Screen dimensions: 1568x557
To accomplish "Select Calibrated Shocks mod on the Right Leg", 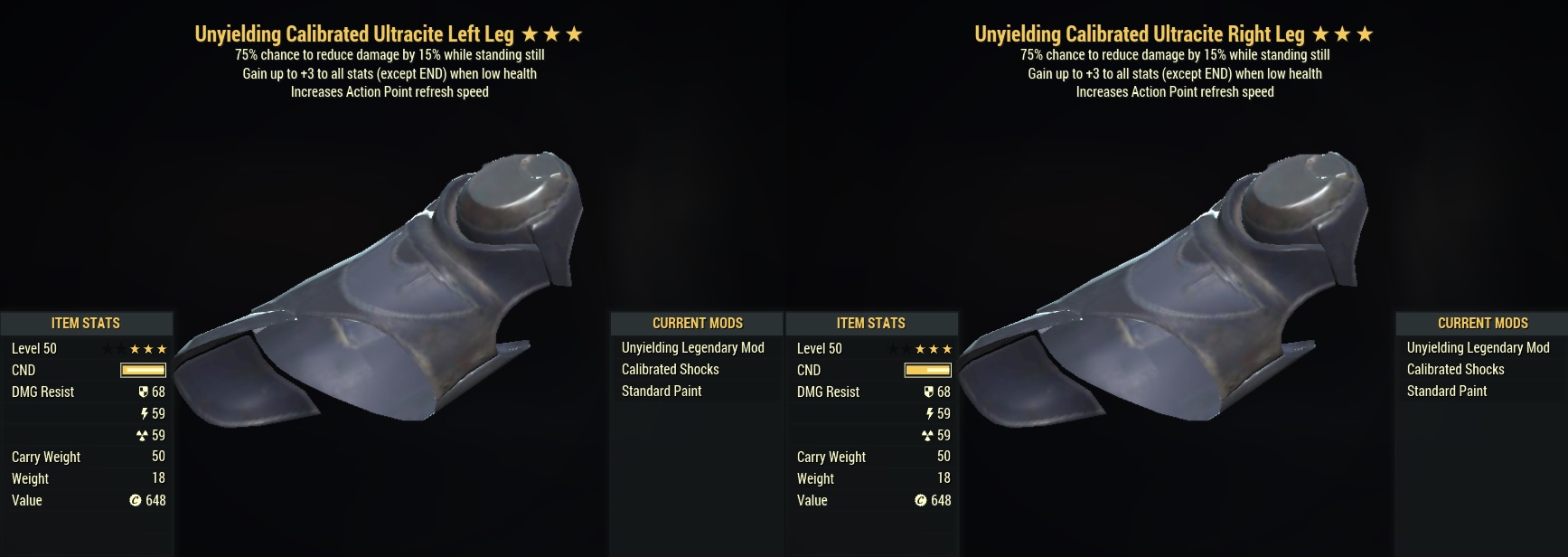I will tap(1455, 370).
